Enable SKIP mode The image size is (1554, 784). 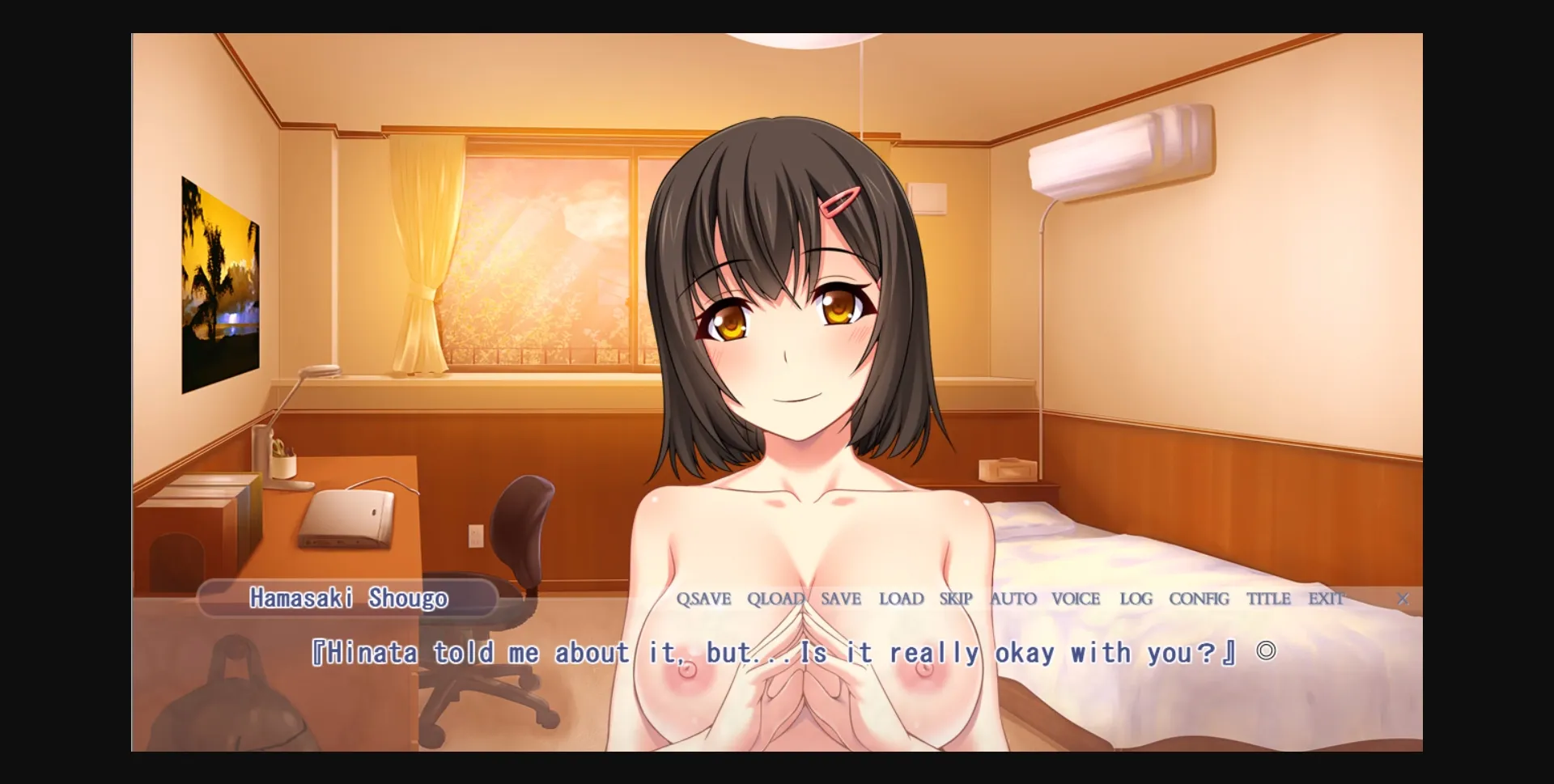pos(956,599)
